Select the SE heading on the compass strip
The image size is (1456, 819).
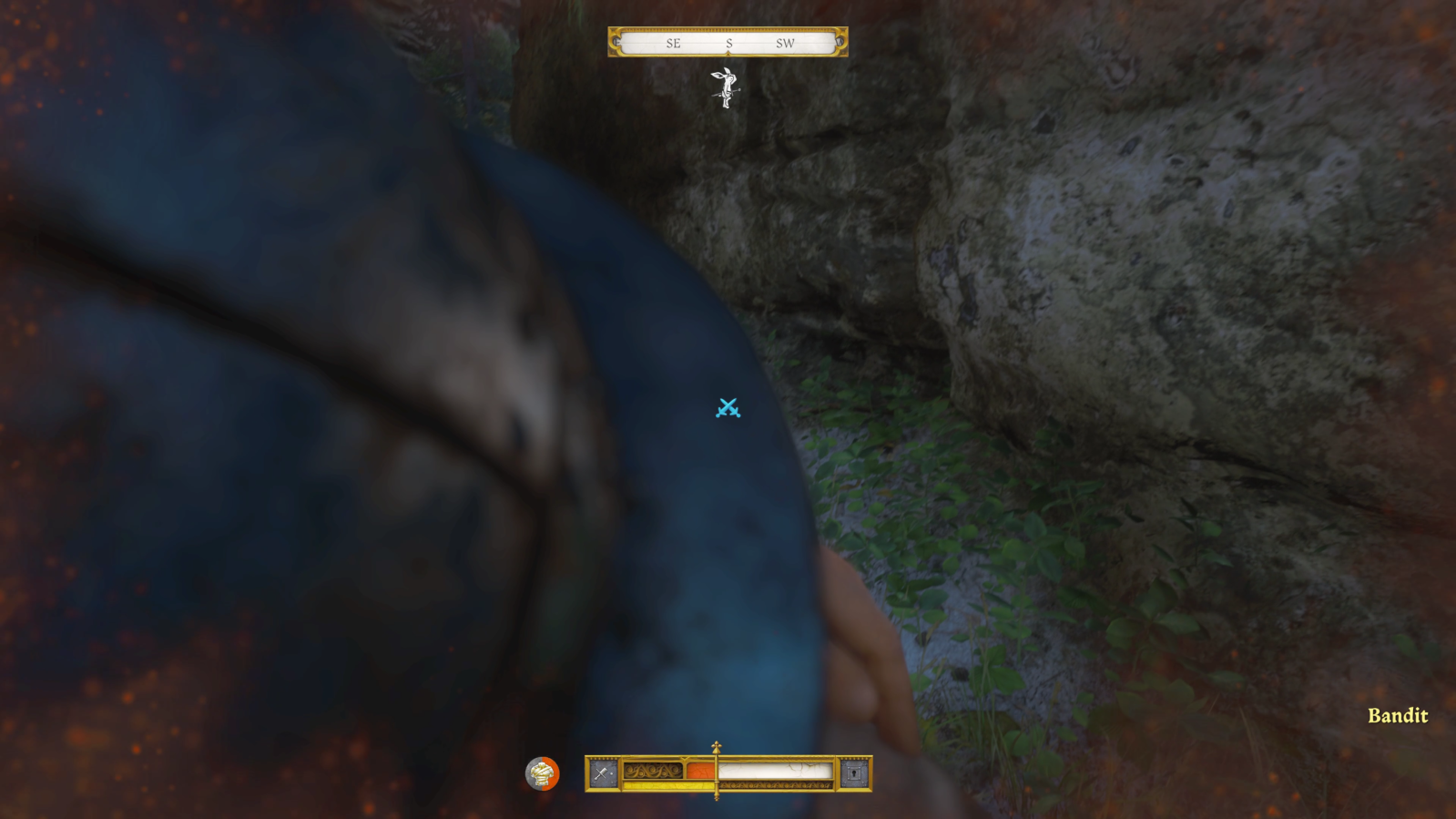pyautogui.click(x=674, y=42)
